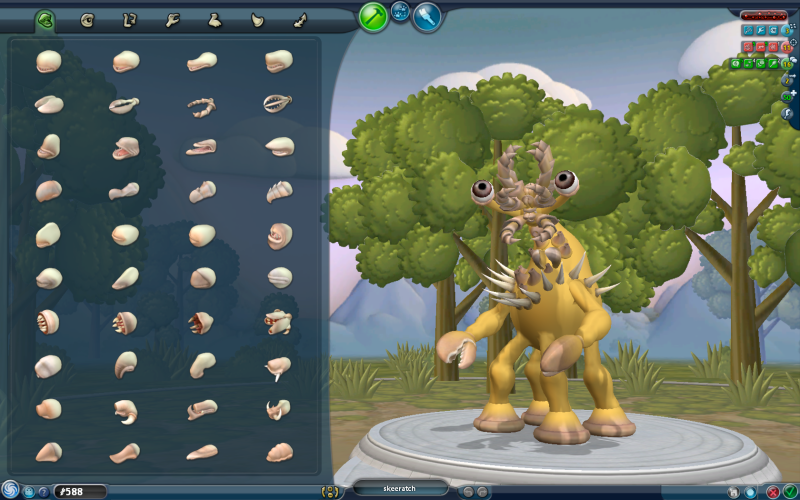The height and width of the screenshot is (500, 800).
Task: Switch to the paintbrush paint mode
Action: click(427, 16)
